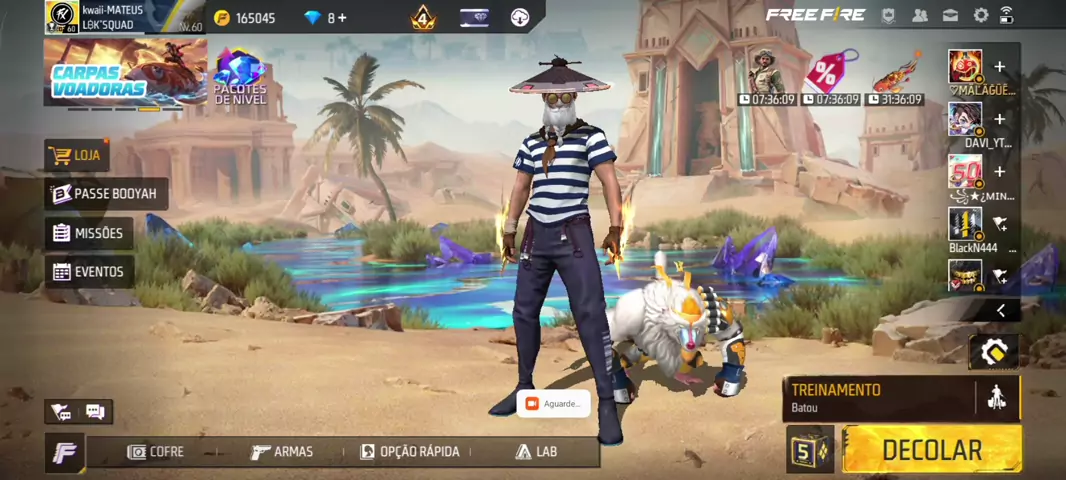Open the LOJA shop menu
Image resolution: width=1066 pixels, height=480 pixels.
click(77, 155)
